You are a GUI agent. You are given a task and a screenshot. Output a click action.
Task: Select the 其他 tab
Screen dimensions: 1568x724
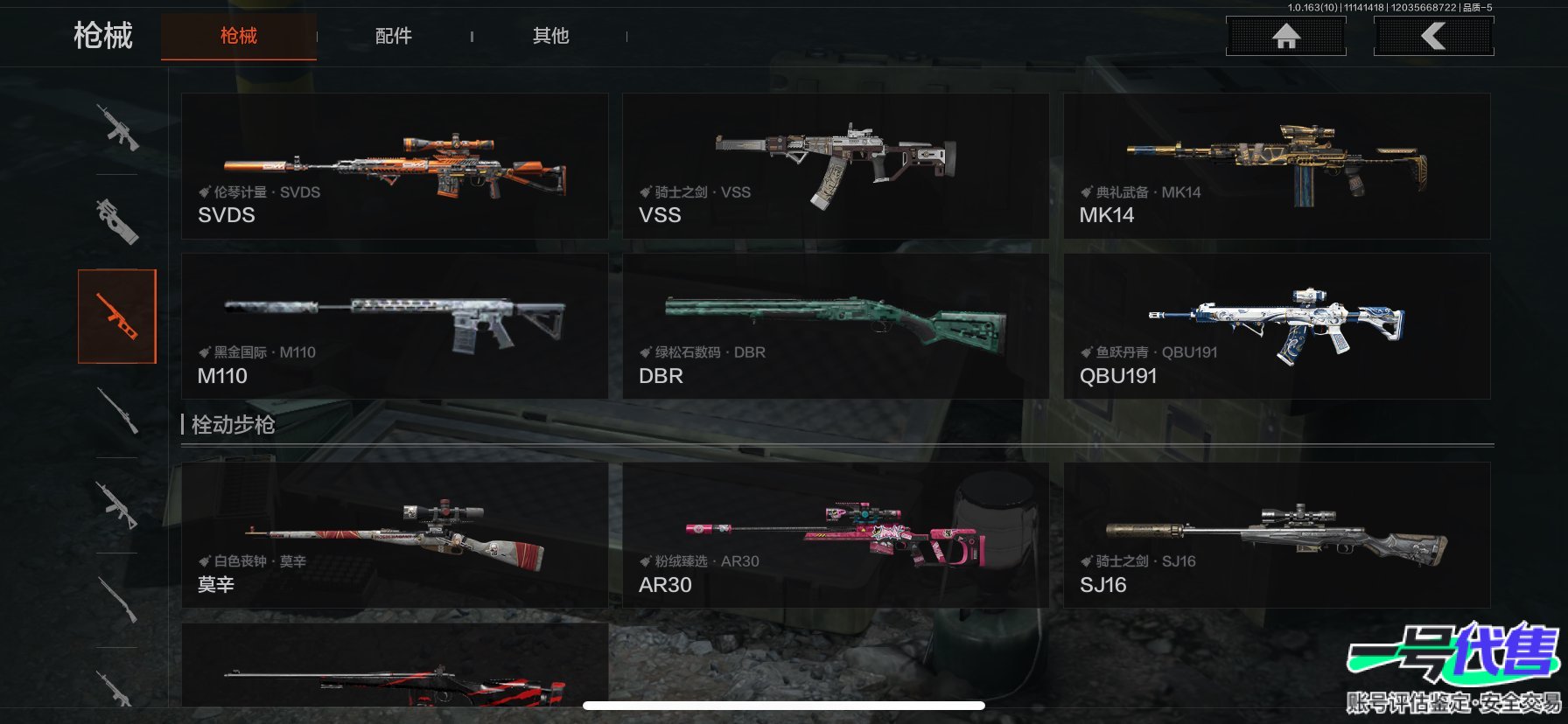tap(550, 36)
